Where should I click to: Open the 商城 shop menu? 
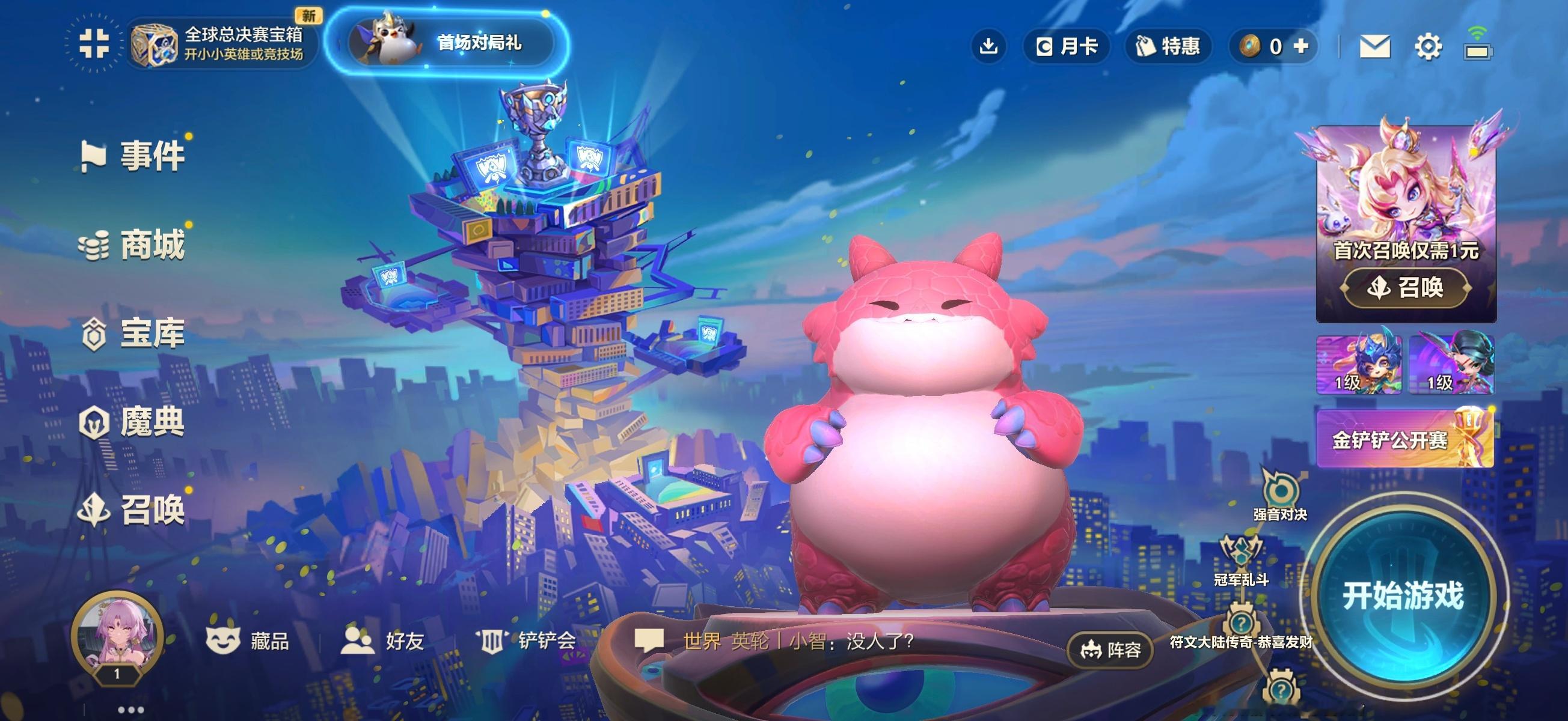(x=134, y=245)
